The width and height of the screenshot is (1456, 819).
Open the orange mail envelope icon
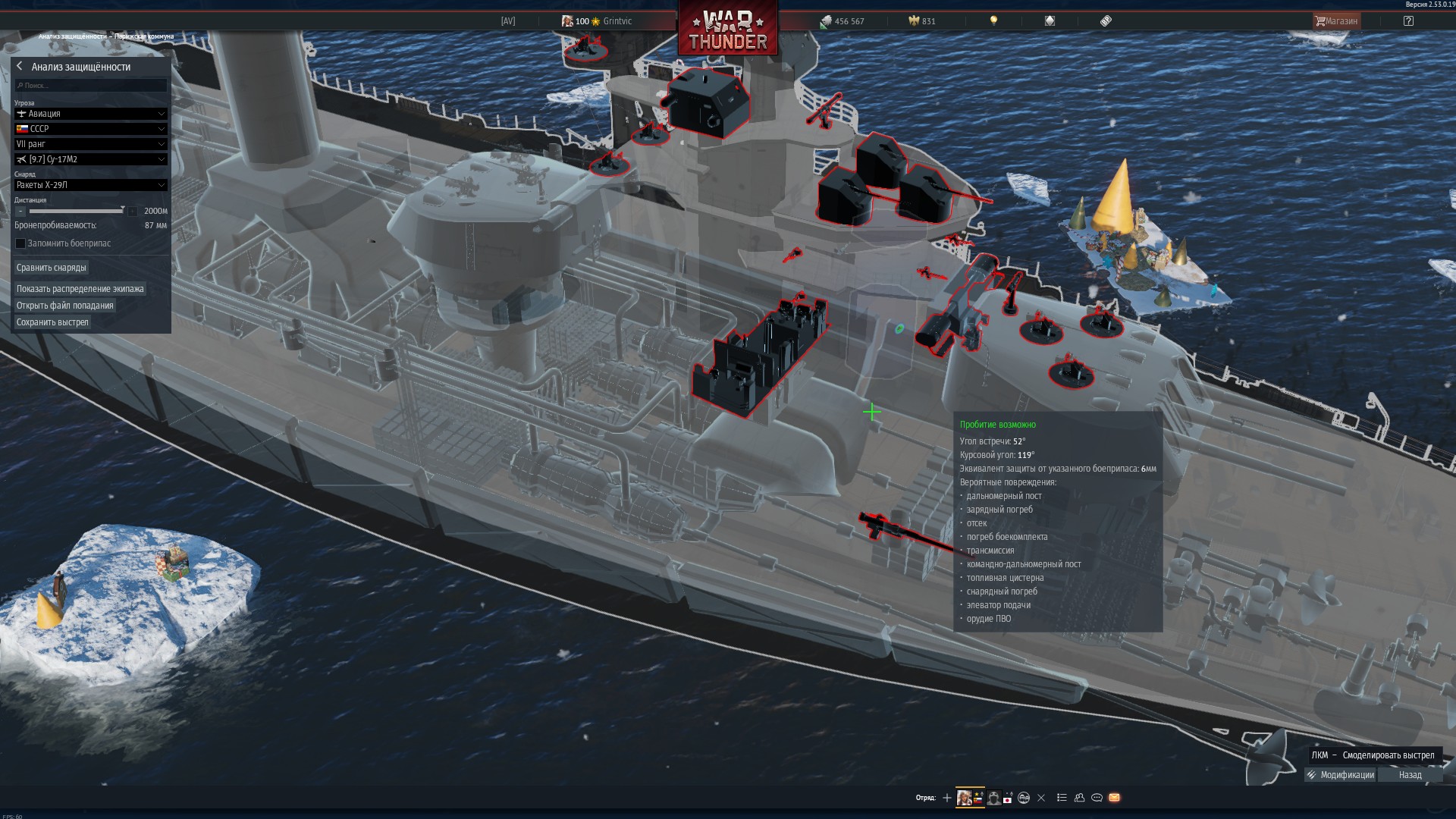(1114, 798)
